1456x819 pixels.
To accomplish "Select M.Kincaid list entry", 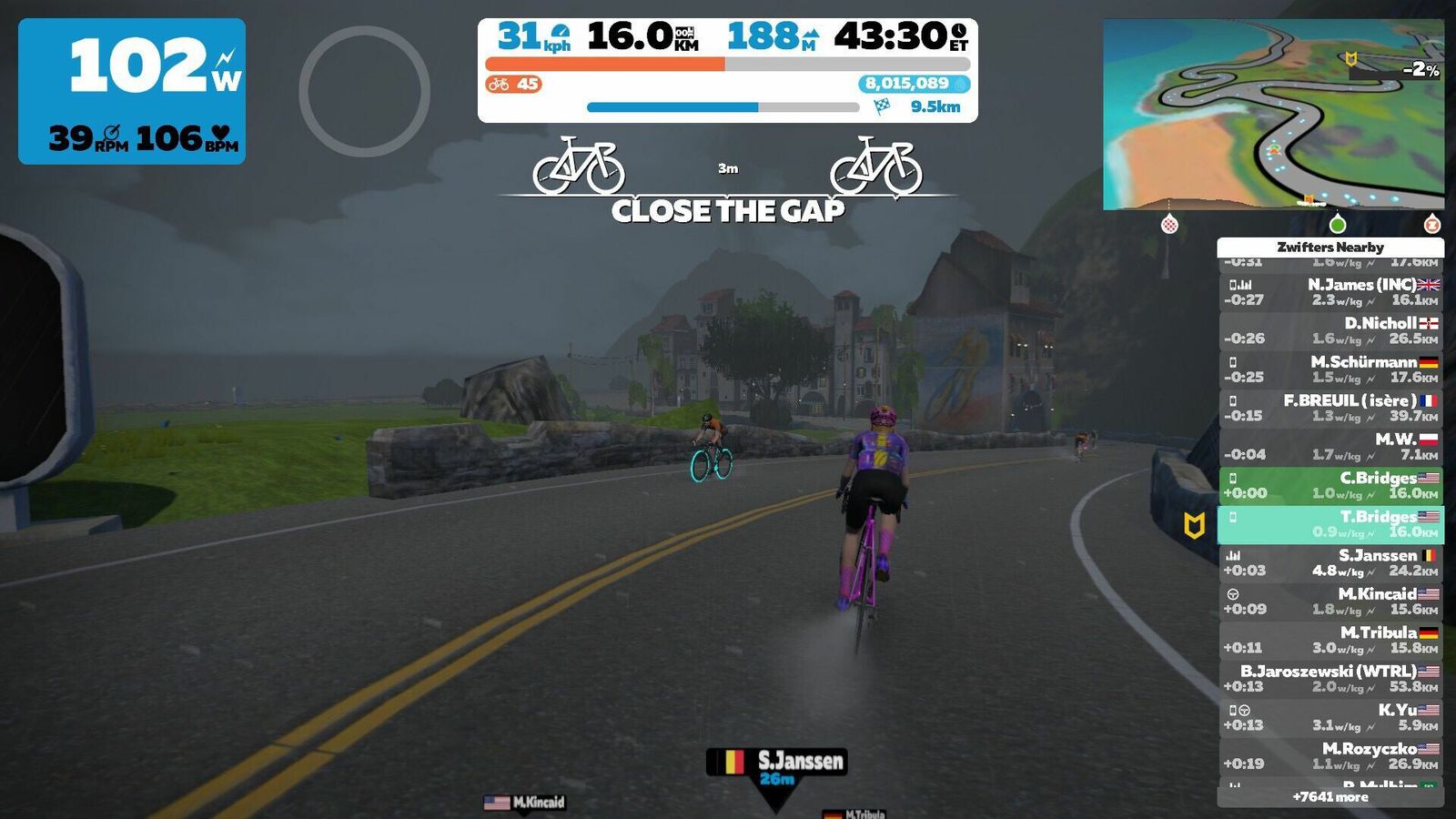I will (1330, 602).
